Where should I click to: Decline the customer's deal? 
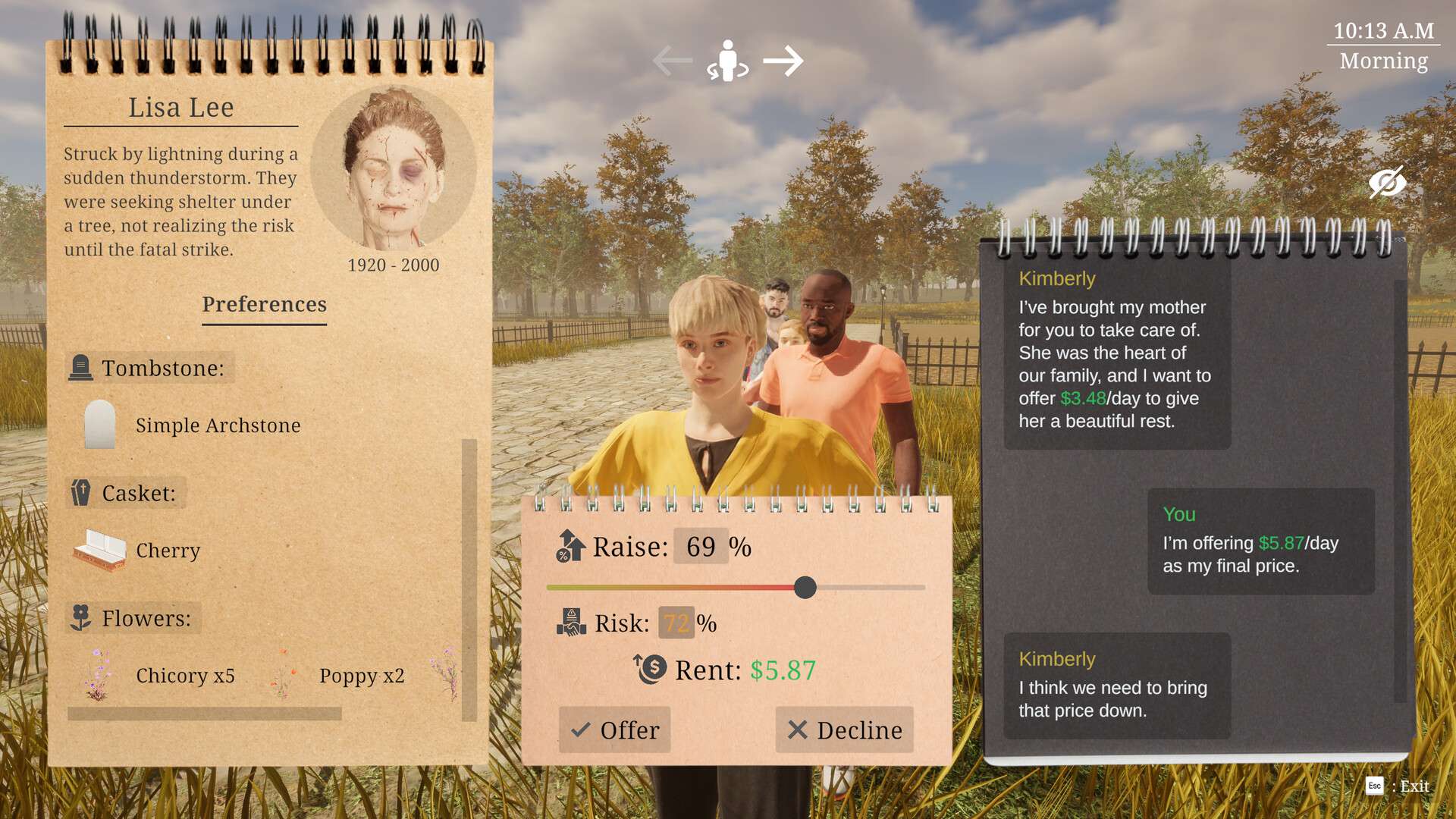click(844, 730)
